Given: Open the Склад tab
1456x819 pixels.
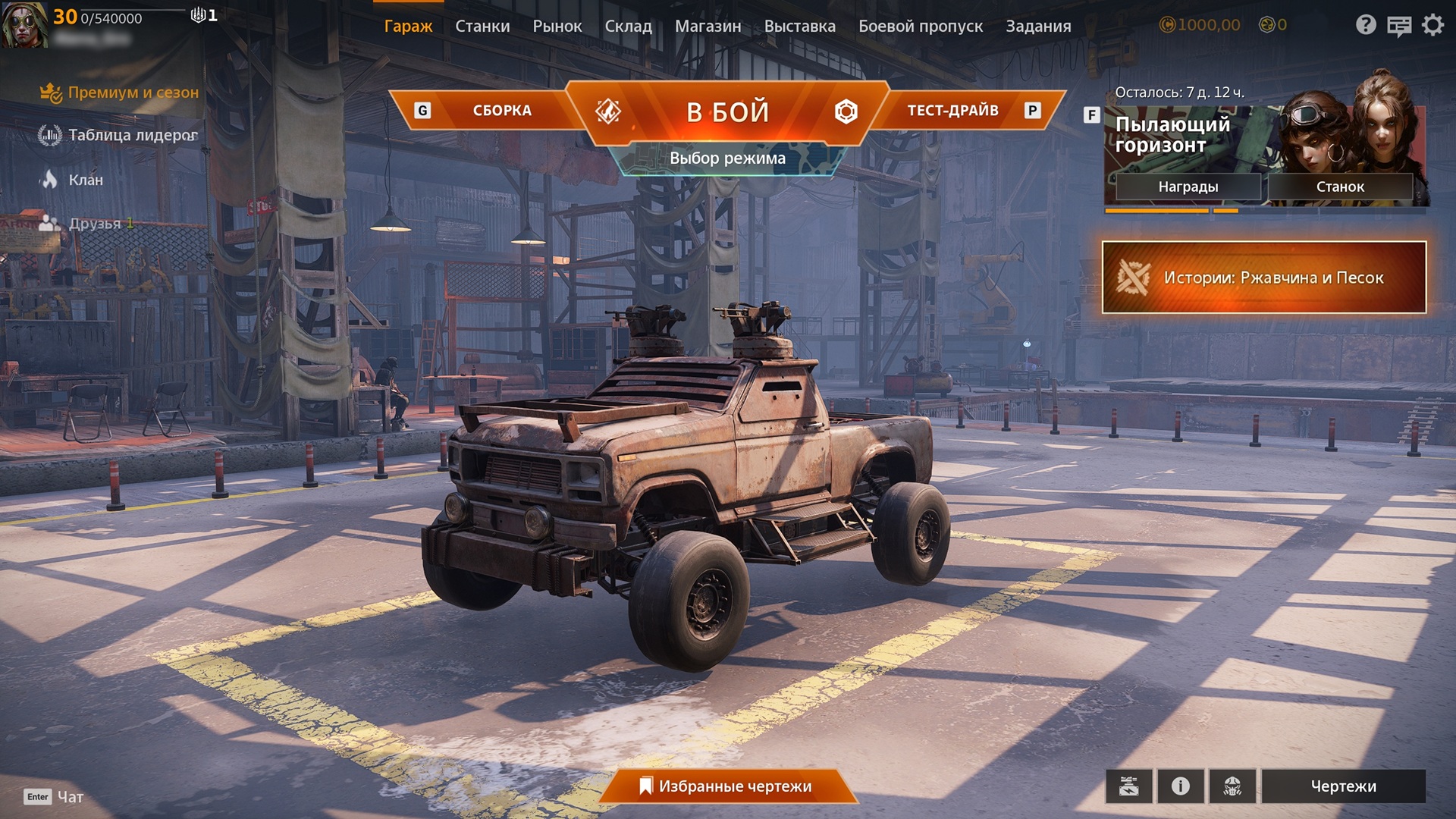Looking at the screenshot, I should tap(628, 26).
